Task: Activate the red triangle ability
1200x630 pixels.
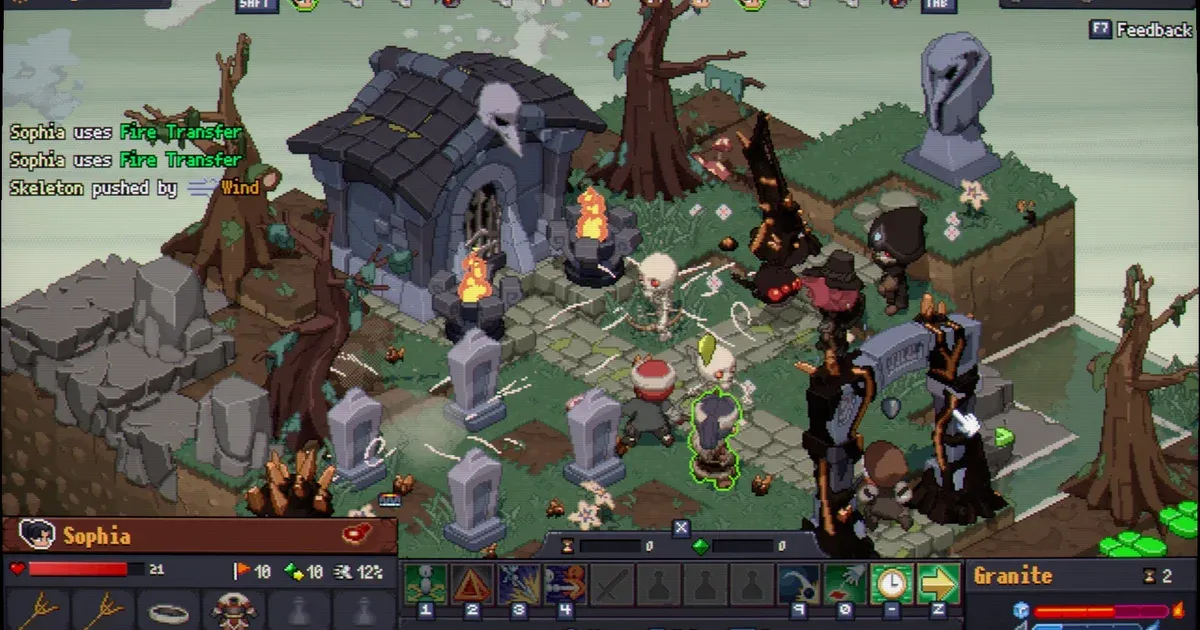Action: (471, 583)
